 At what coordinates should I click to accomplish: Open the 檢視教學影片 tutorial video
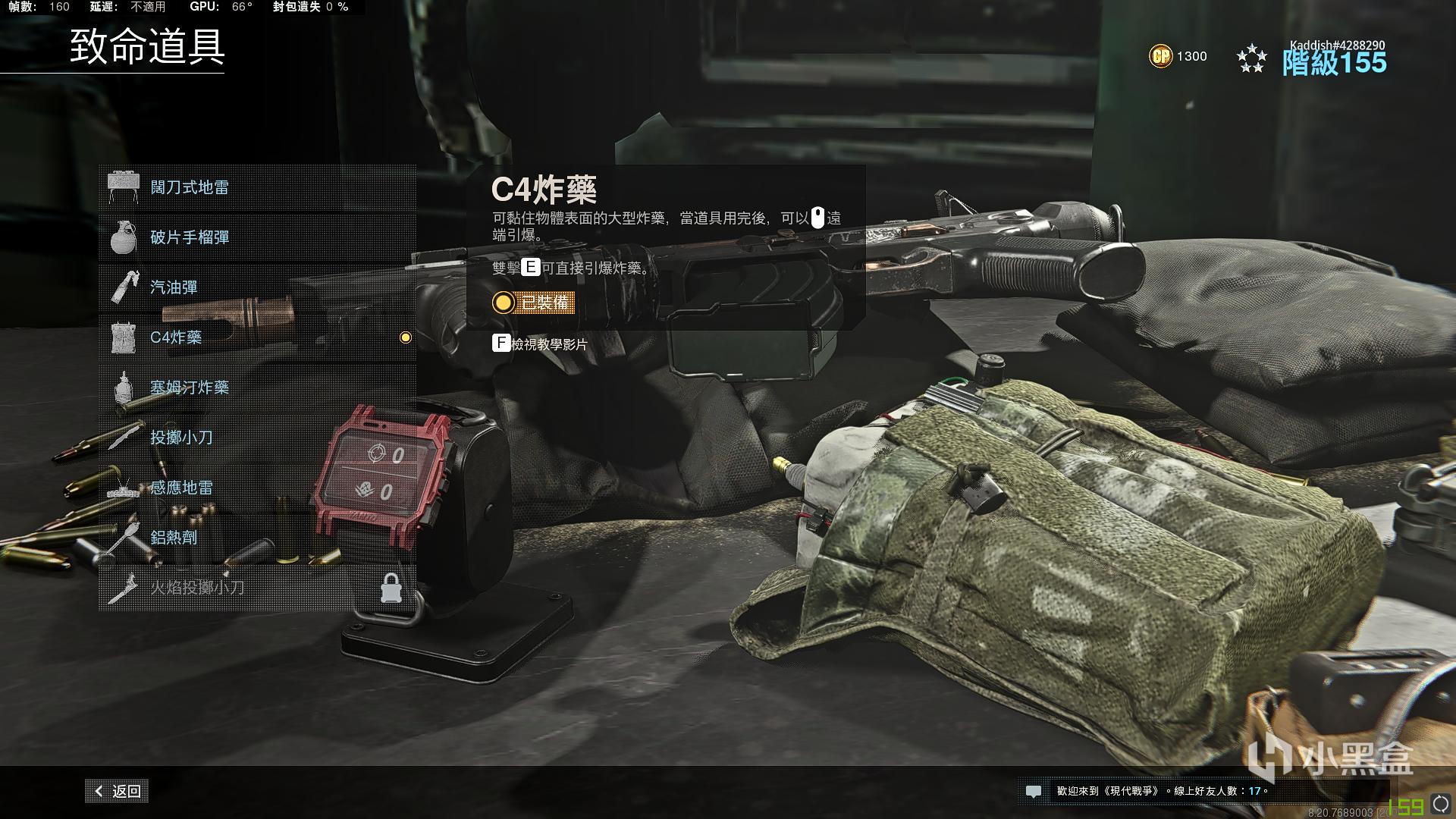click(x=541, y=344)
